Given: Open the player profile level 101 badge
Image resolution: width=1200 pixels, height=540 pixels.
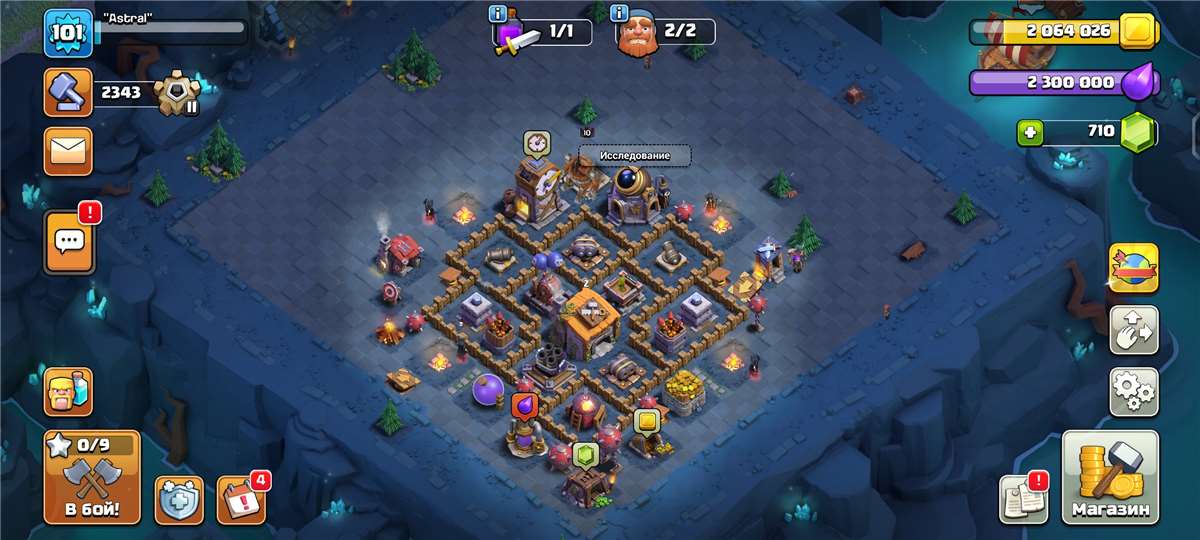Looking at the screenshot, I should tap(68, 32).
